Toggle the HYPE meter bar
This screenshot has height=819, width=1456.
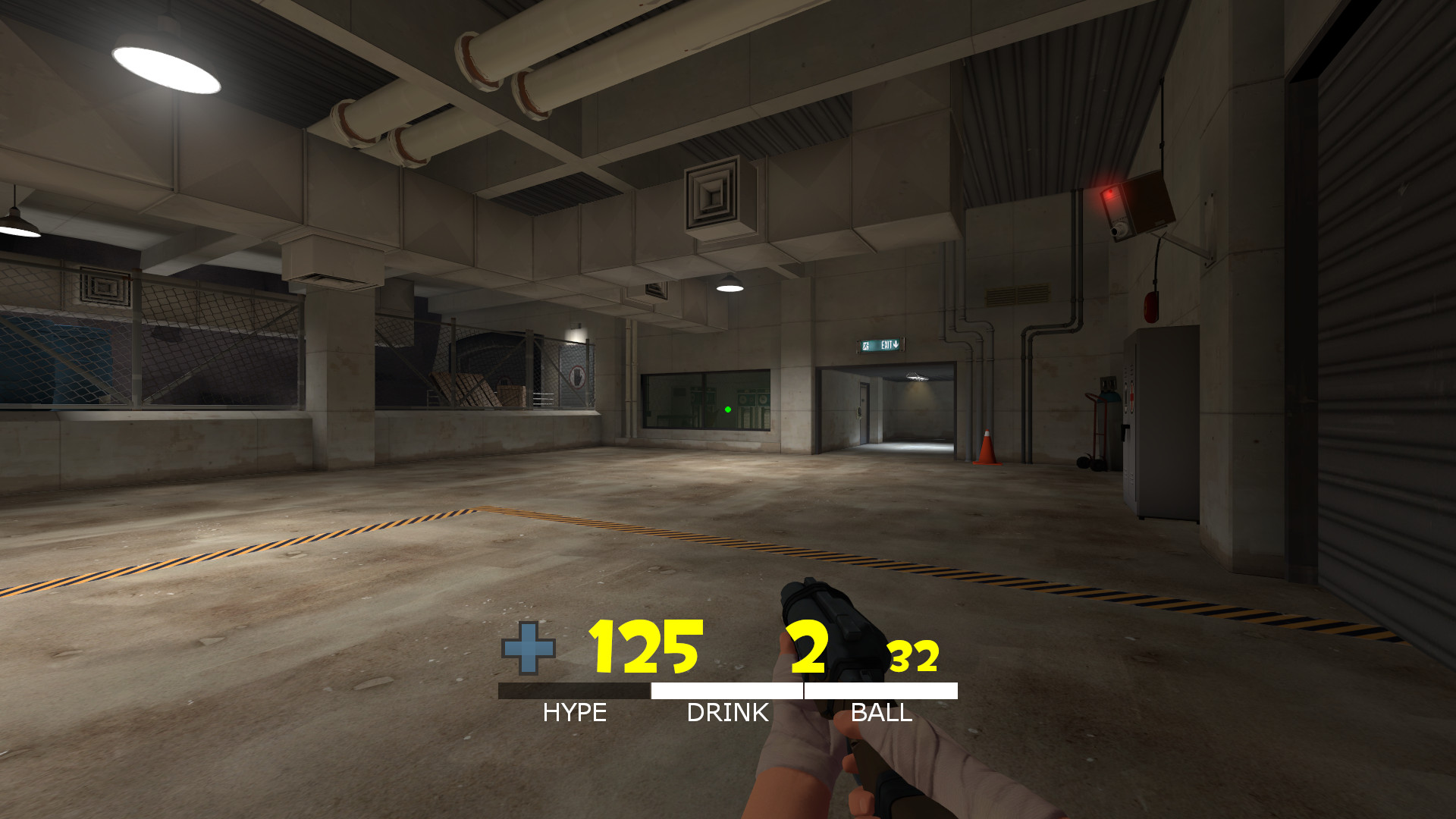(x=574, y=689)
